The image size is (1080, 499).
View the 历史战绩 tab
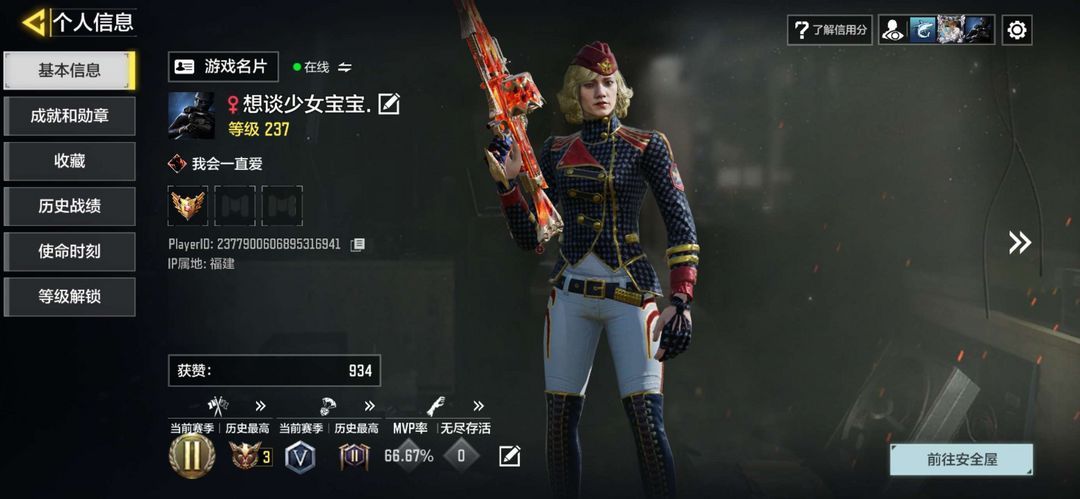[69, 206]
